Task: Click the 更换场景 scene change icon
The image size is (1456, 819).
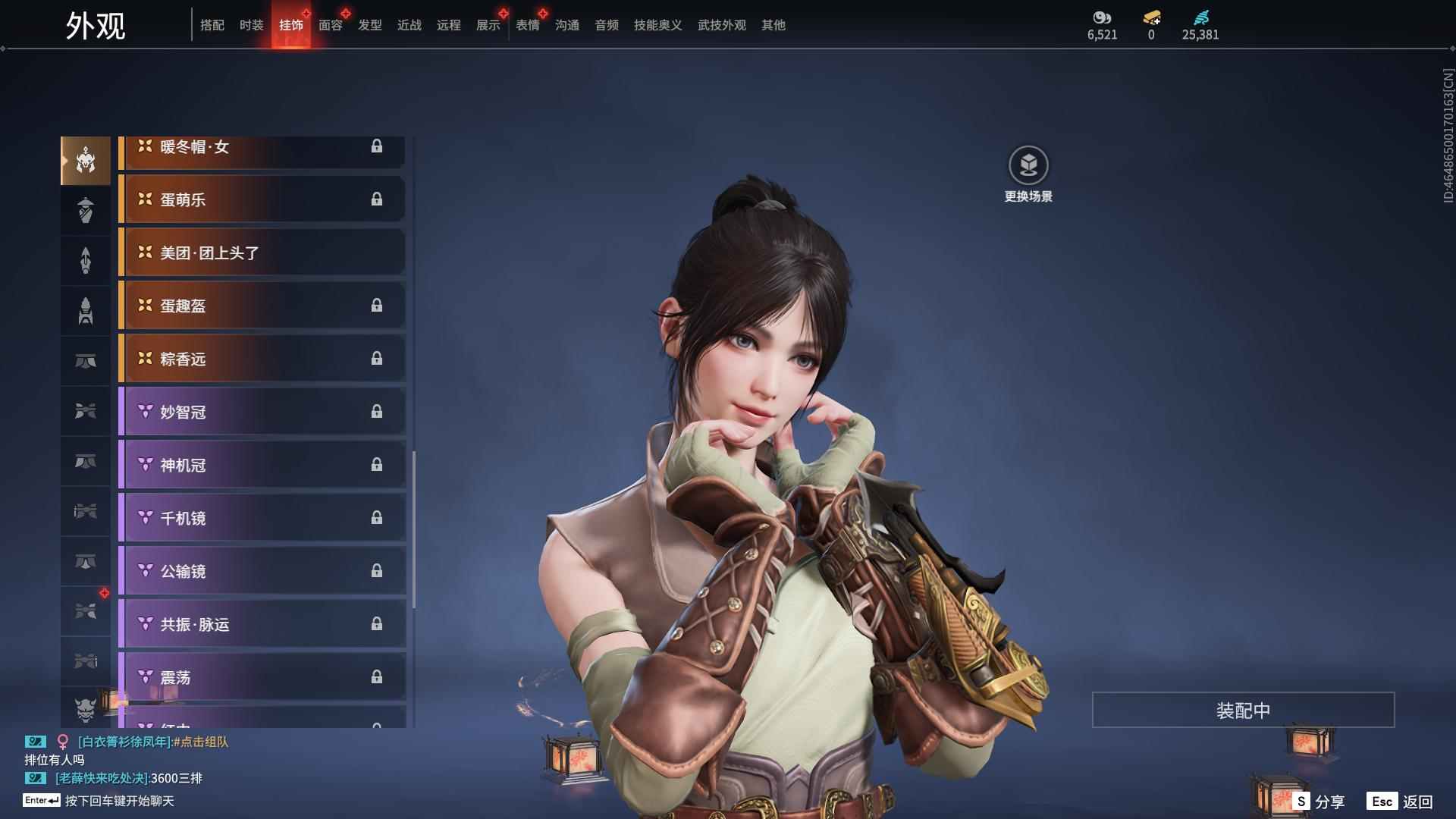Action: [1028, 165]
